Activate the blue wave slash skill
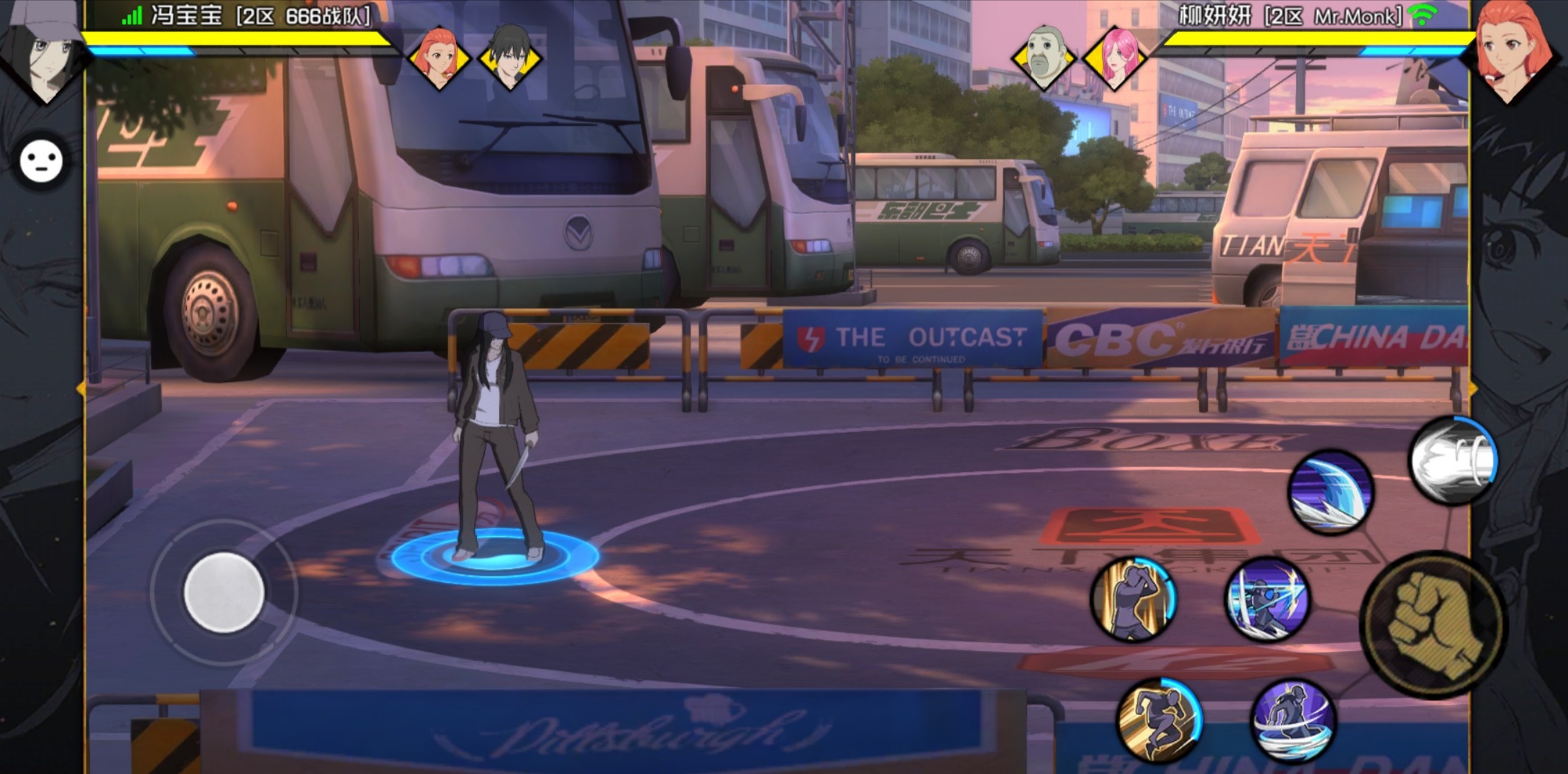1568x774 pixels. click(x=1330, y=493)
